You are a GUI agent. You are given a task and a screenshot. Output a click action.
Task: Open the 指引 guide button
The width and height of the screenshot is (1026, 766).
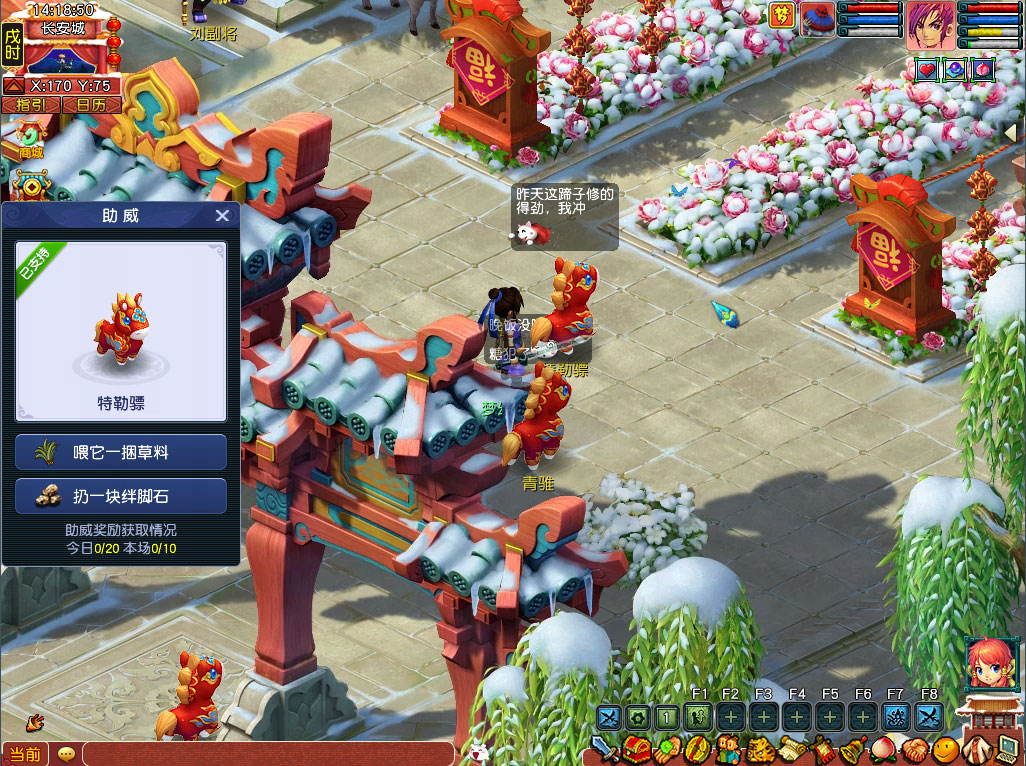[31, 104]
